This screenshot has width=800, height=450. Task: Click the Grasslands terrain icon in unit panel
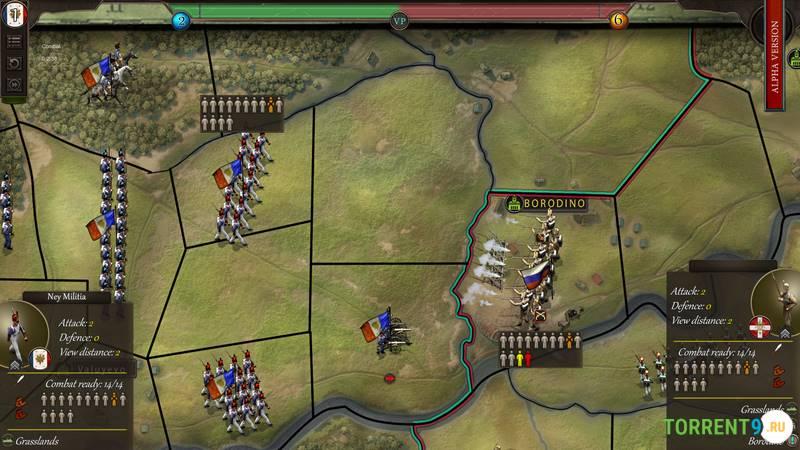(x=8, y=440)
